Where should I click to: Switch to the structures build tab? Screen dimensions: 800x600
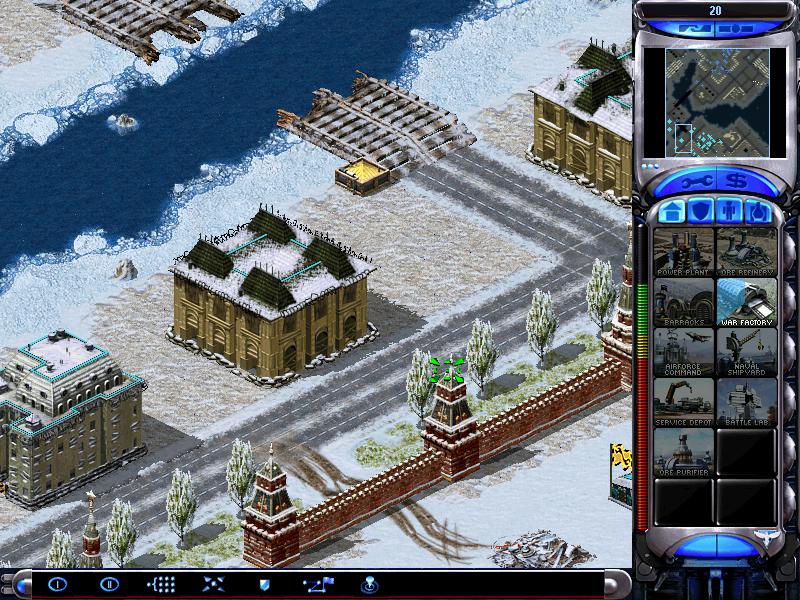click(x=672, y=212)
